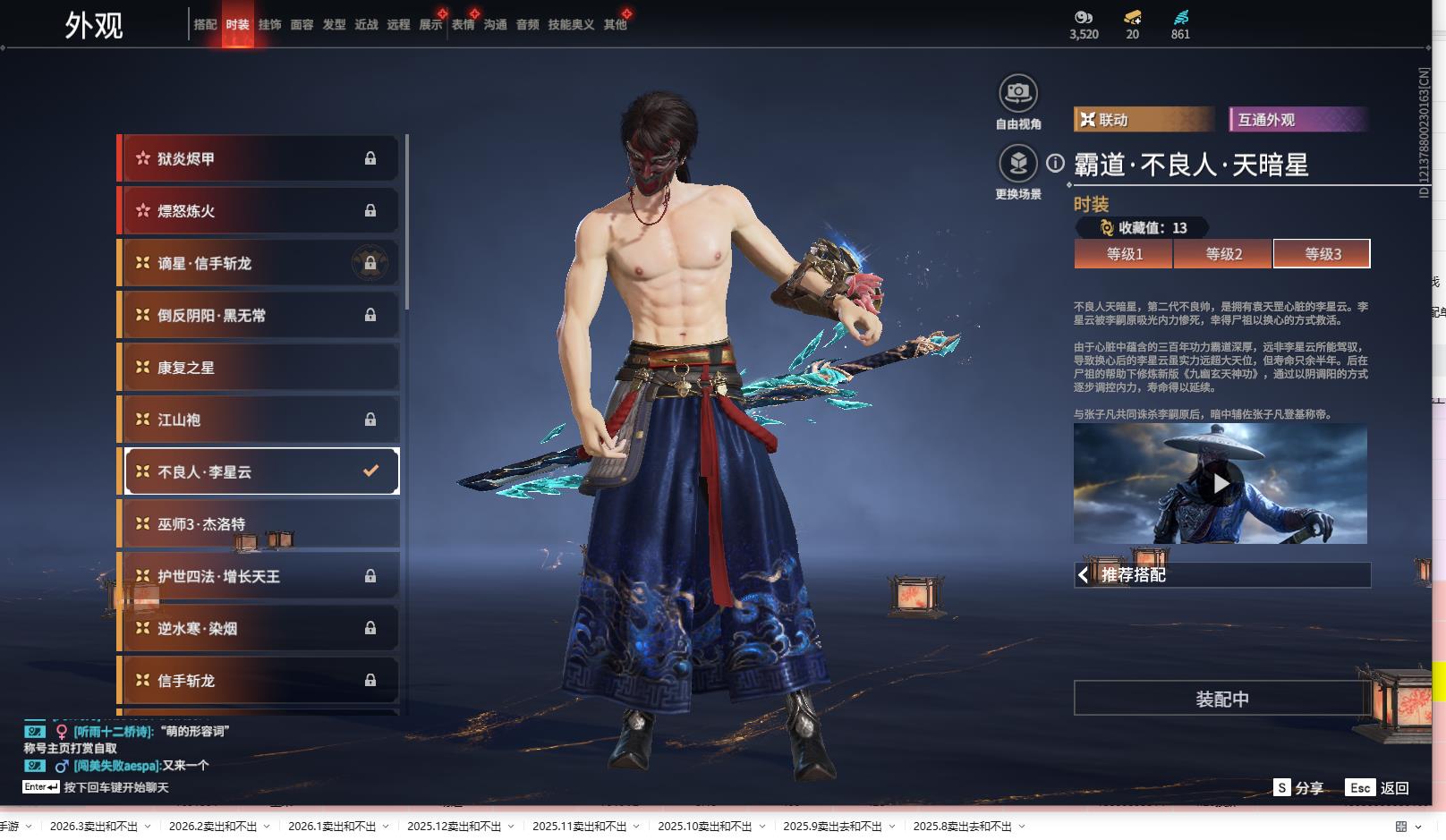The image size is (1446, 840).
Task: Open the 分享 share option
Action: point(1298,788)
